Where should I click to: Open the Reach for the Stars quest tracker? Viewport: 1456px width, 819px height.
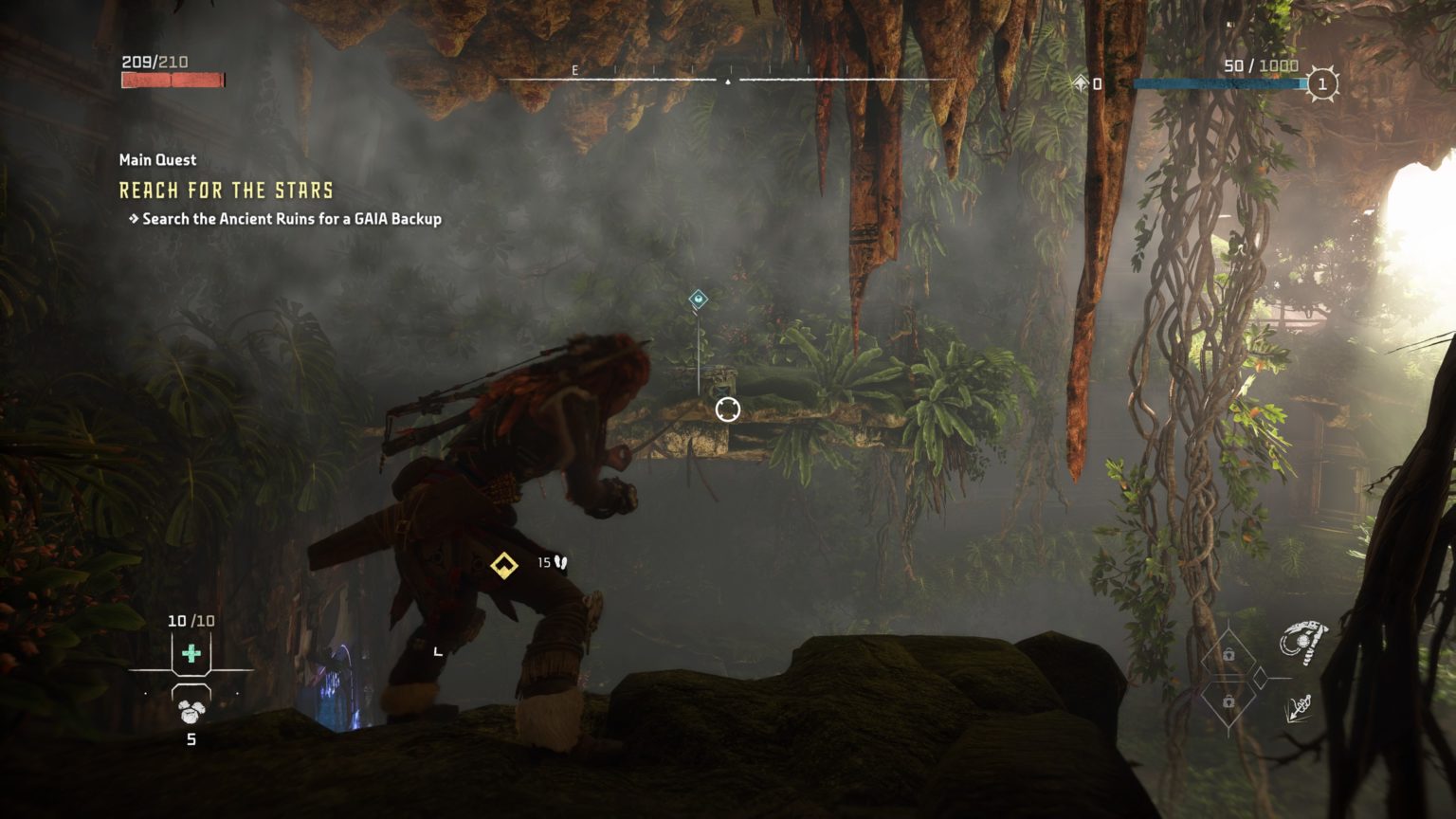pyautogui.click(x=226, y=191)
